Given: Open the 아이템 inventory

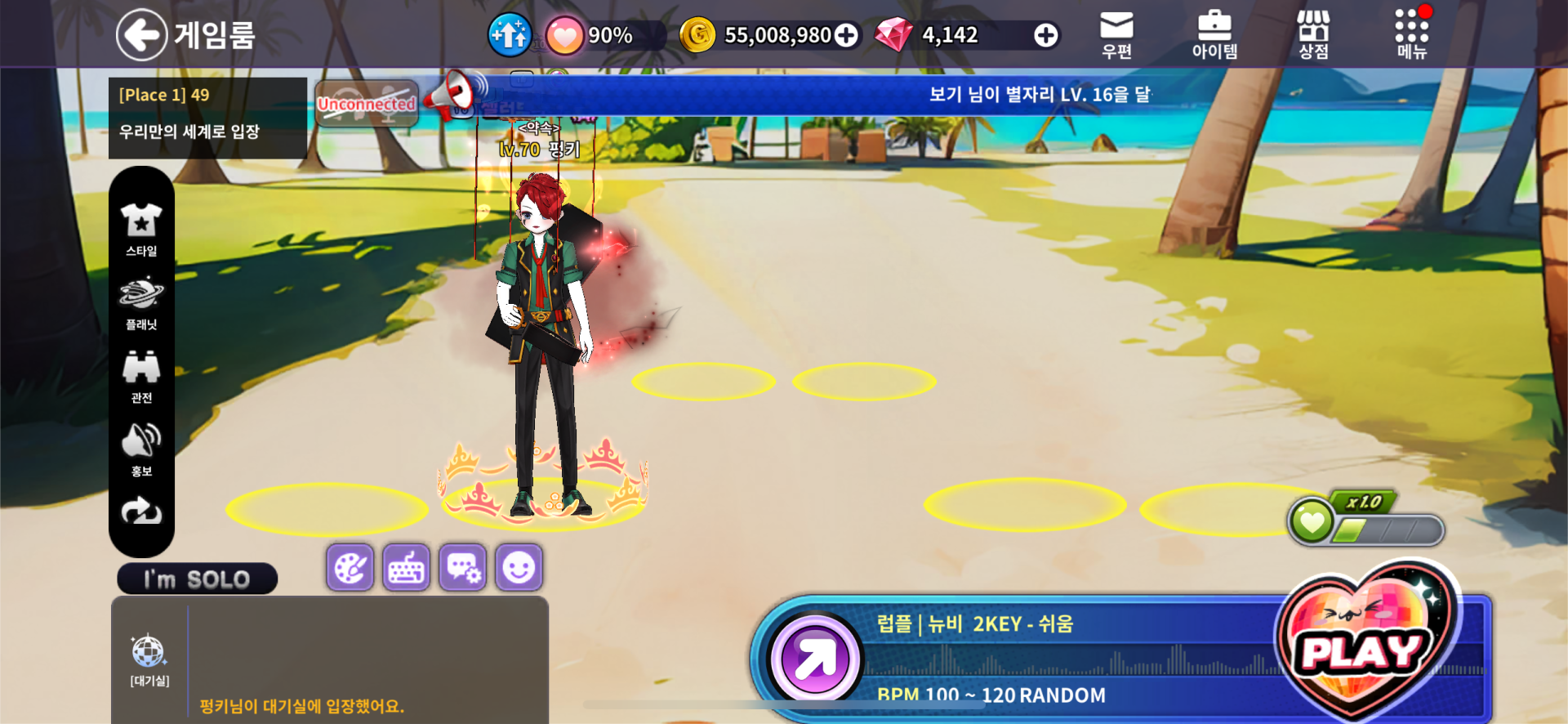Looking at the screenshot, I should click(1214, 35).
